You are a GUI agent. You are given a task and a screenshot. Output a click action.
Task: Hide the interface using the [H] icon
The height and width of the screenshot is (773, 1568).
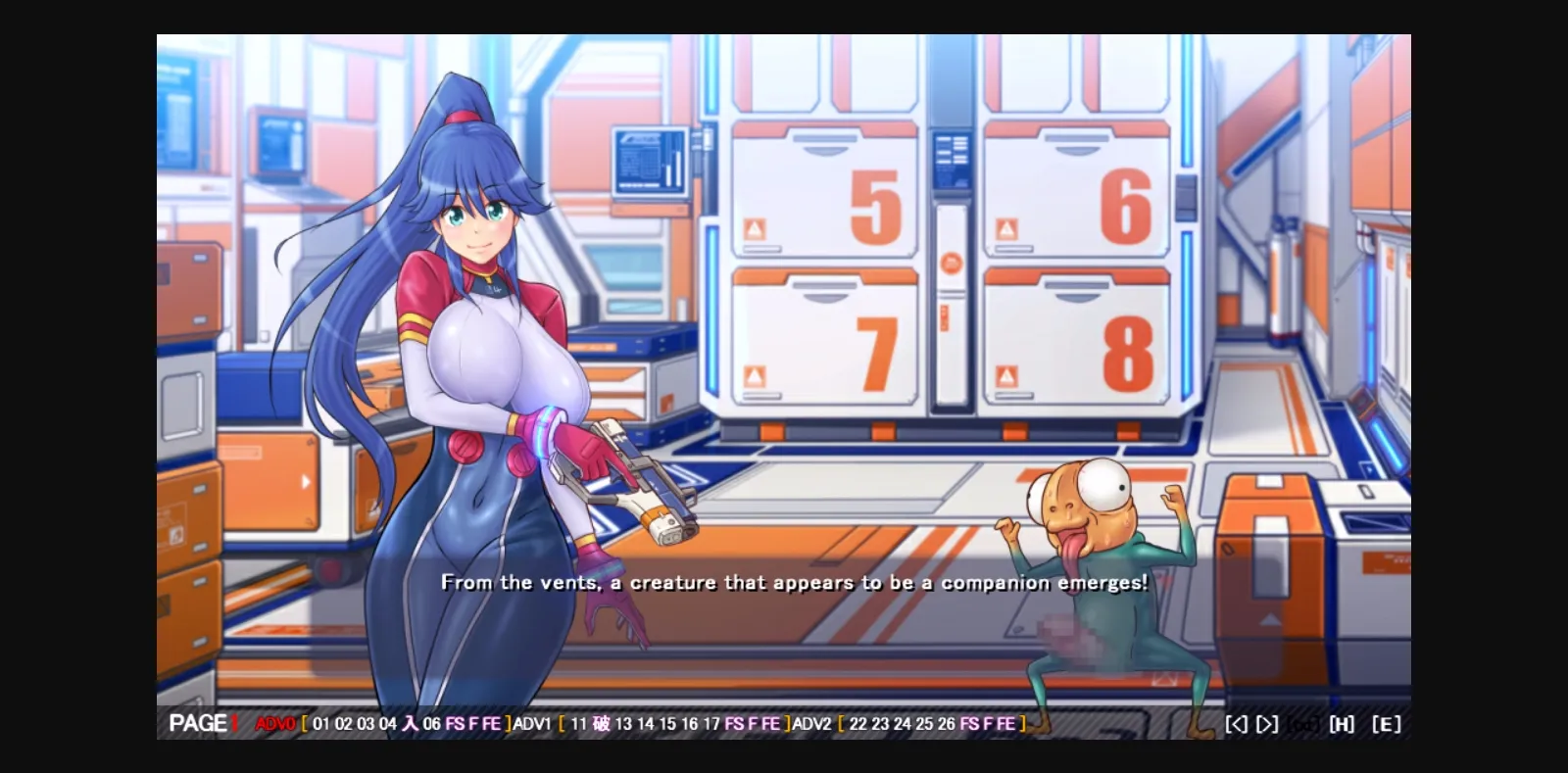(x=1342, y=724)
